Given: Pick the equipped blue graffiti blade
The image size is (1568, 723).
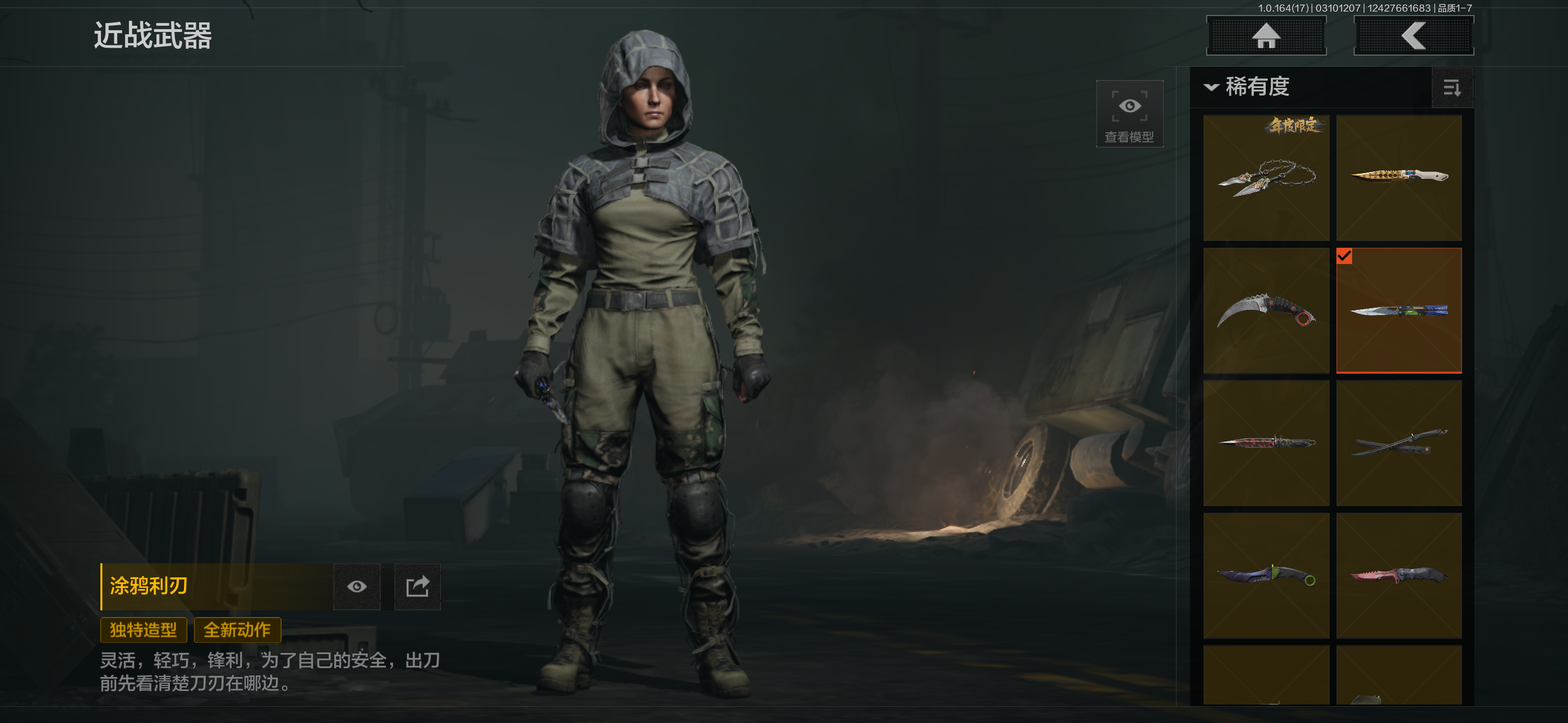Looking at the screenshot, I should click(x=1399, y=310).
